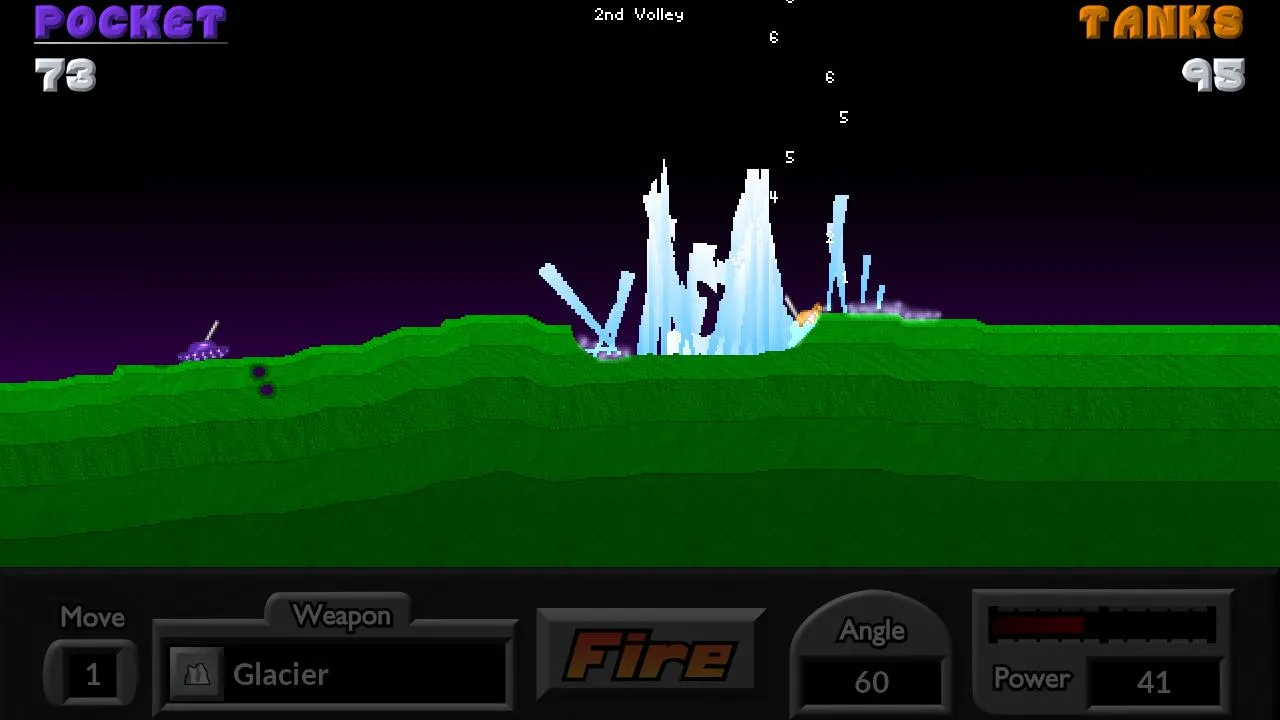The image size is (1280, 720).
Task: Select the Move panel tab
Action: 90,617
